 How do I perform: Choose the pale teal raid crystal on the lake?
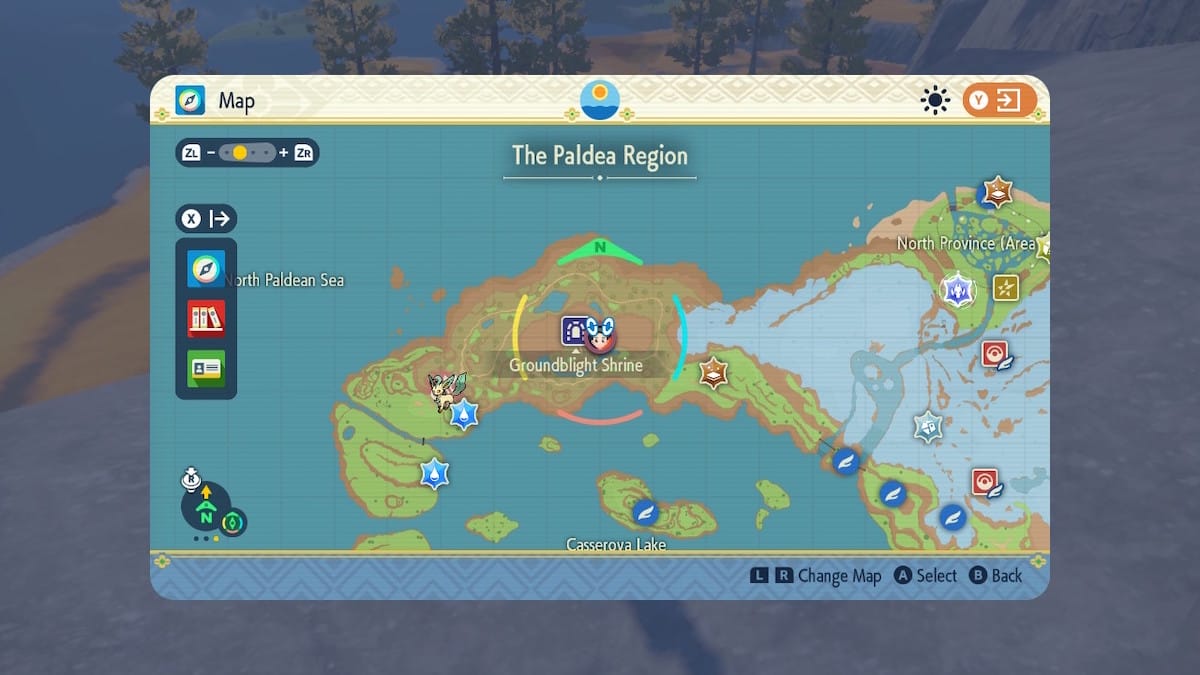(x=928, y=426)
